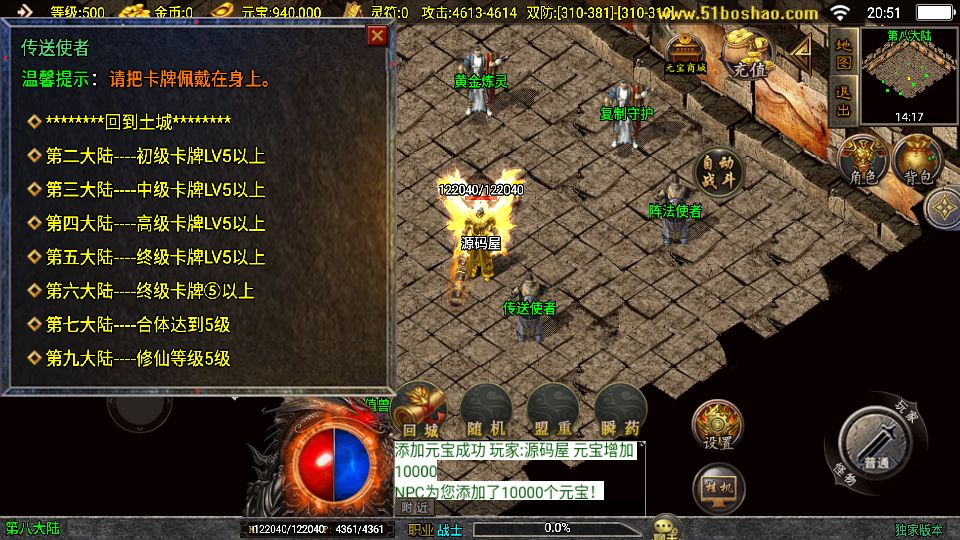The width and height of the screenshot is (960, 540).
Task: Open the 元宝商城 shop
Action: [x=686, y=54]
